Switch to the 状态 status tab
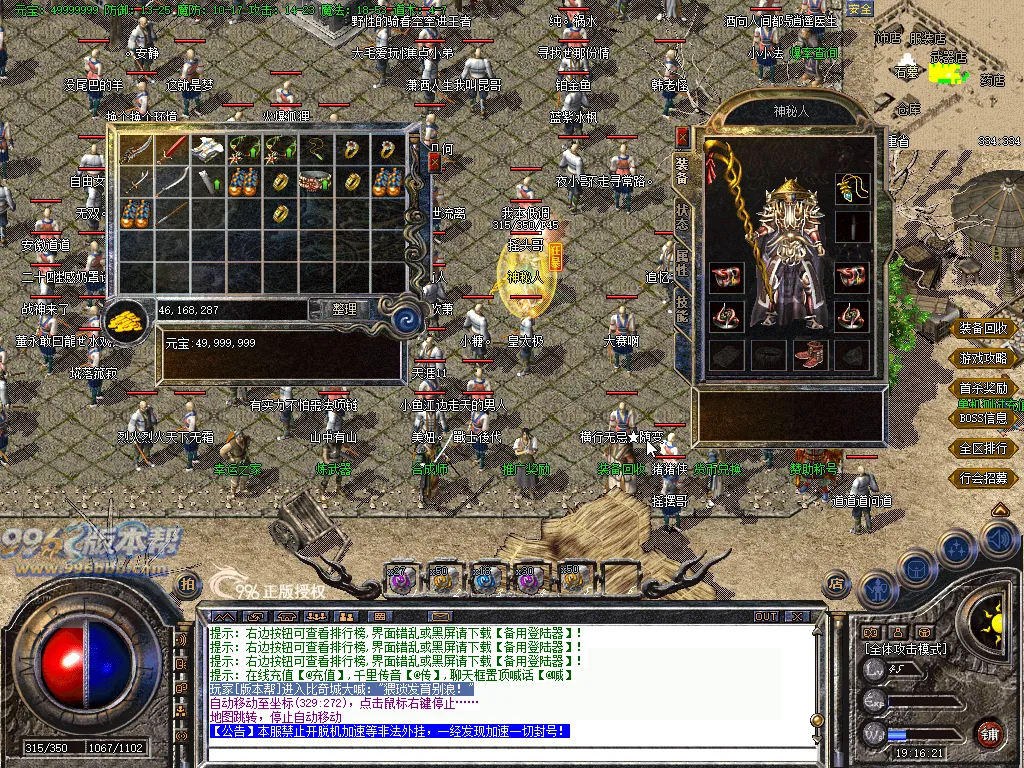 click(x=682, y=216)
